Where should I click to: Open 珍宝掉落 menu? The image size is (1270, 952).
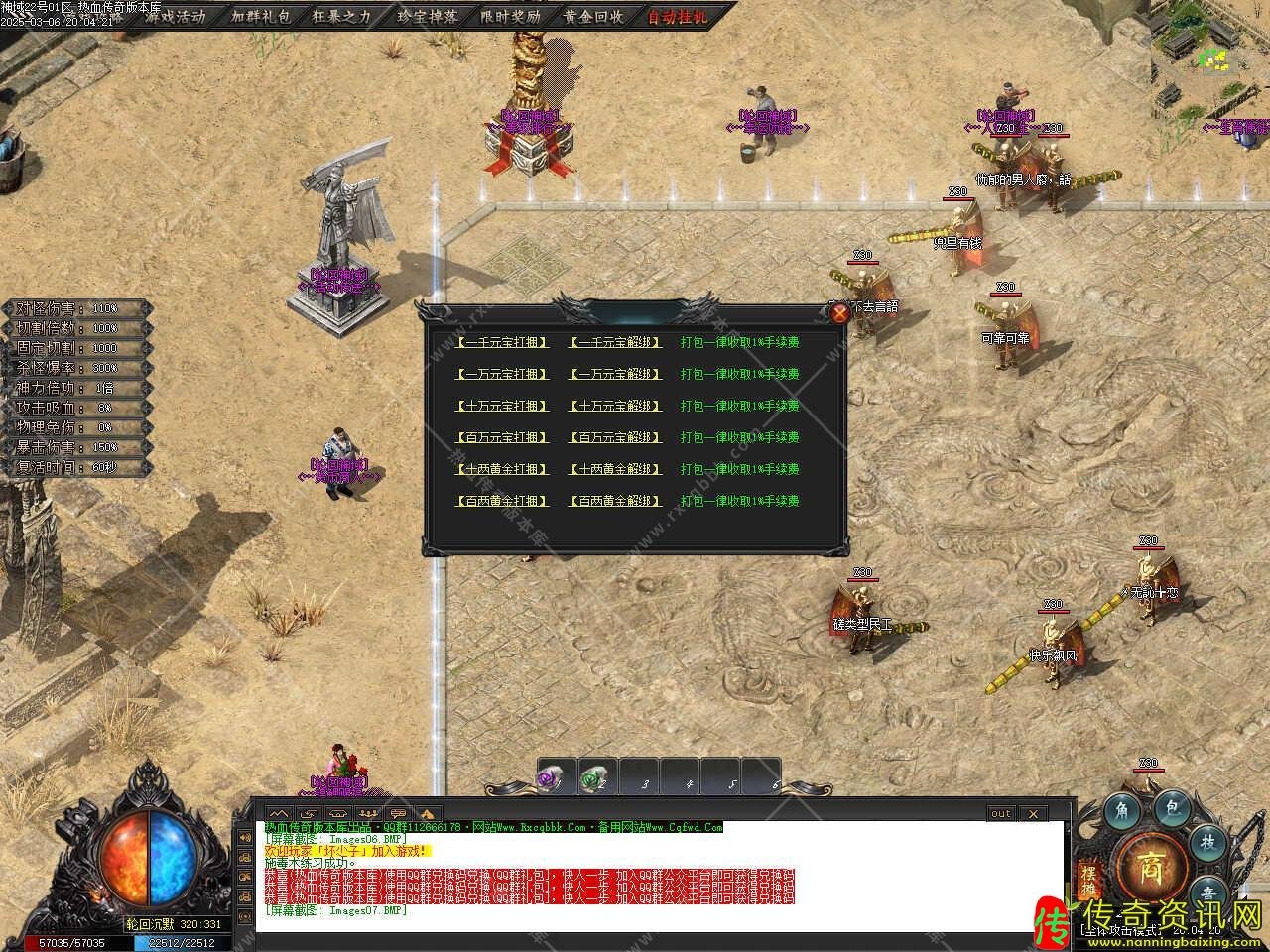point(429,16)
